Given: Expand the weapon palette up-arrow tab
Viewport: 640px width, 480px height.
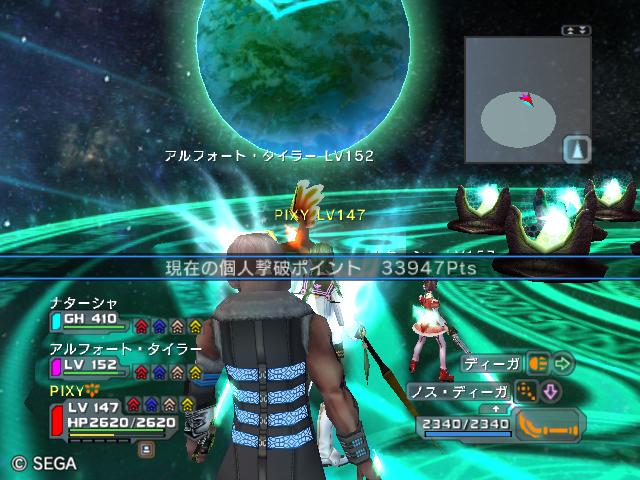Looking at the screenshot, I should [x=494, y=408].
